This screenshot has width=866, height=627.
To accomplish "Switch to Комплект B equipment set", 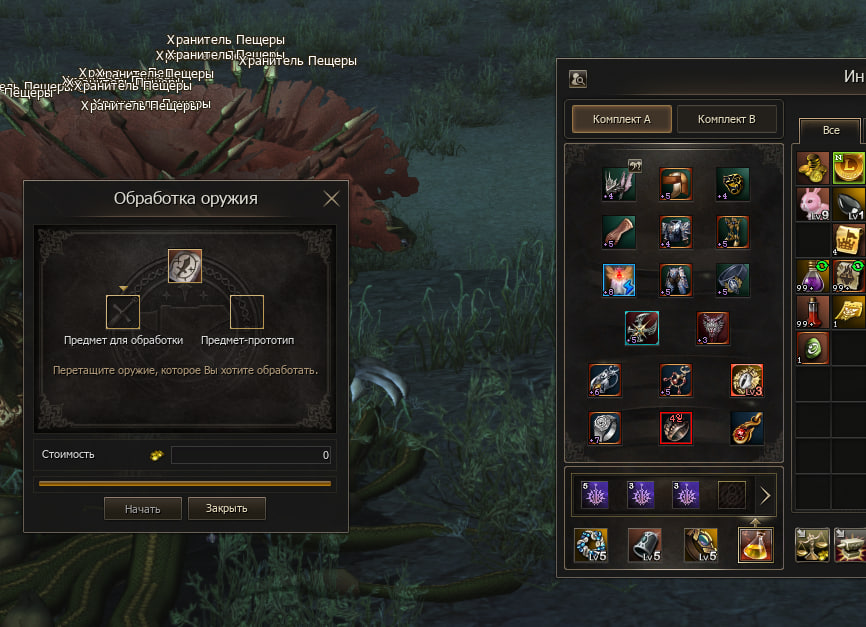I will 726,119.
